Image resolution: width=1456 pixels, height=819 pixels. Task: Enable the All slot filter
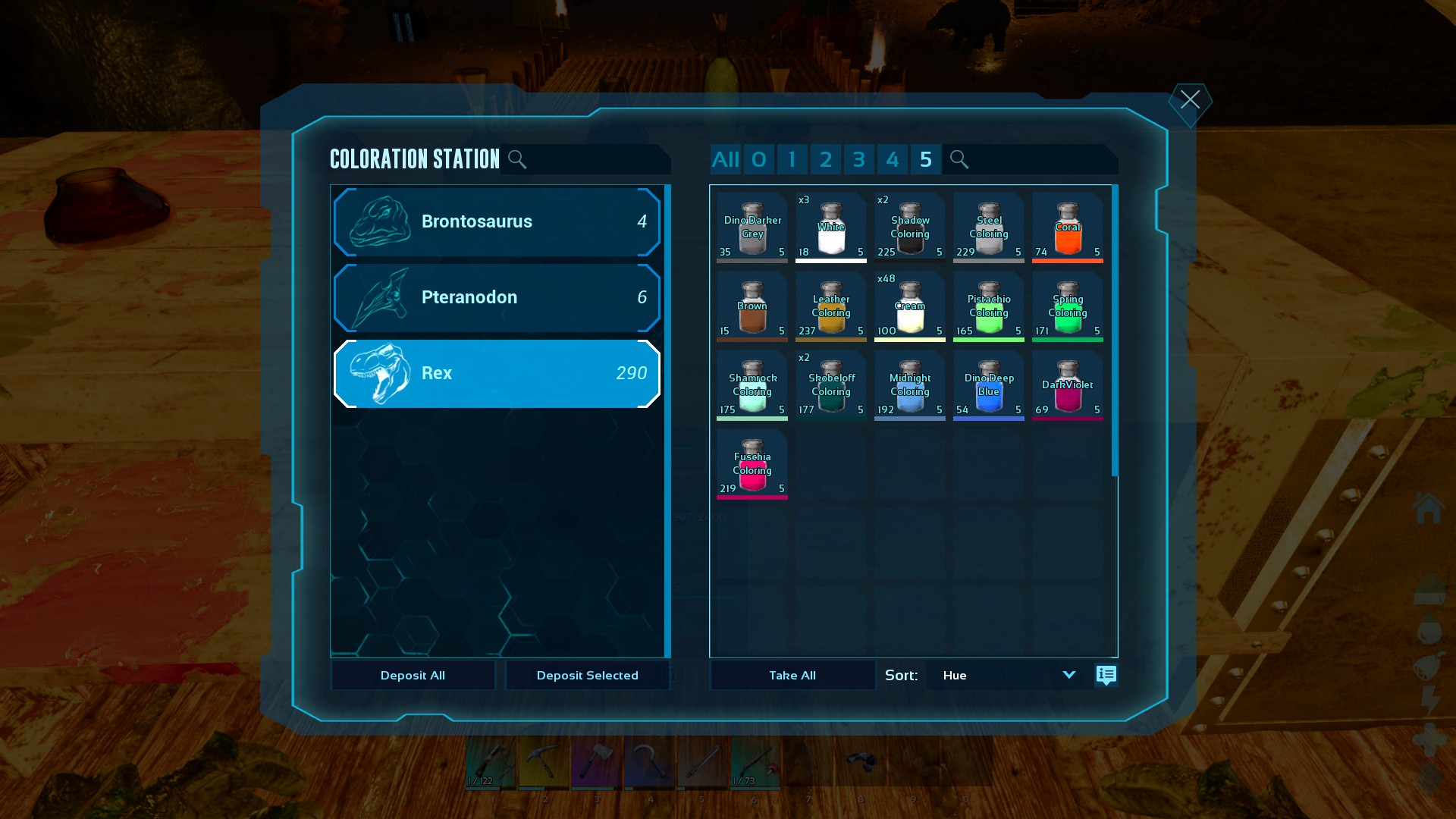tap(725, 159)
